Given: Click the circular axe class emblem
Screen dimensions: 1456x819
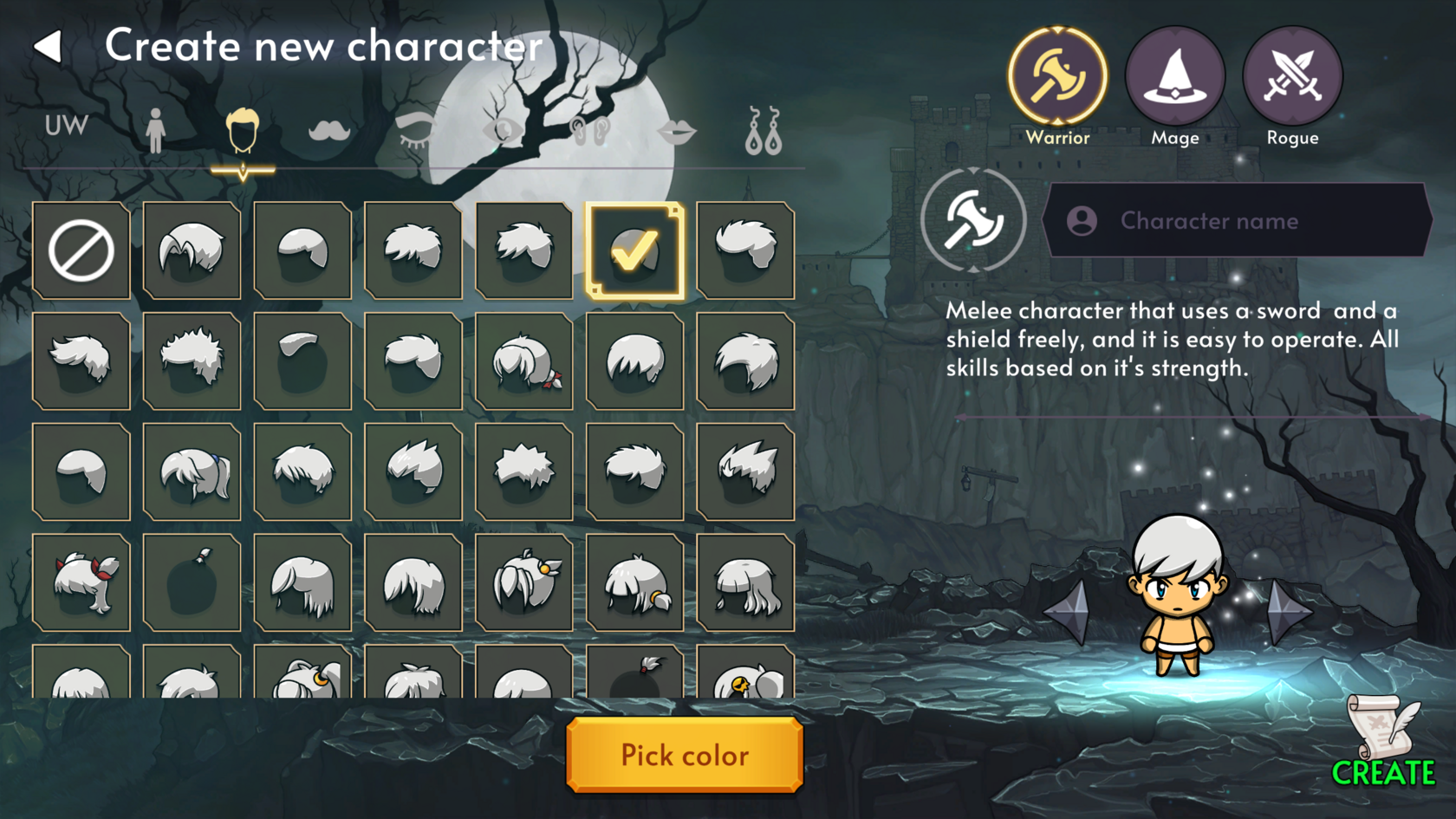Looking at the screenshot, I should coord(973,220).
